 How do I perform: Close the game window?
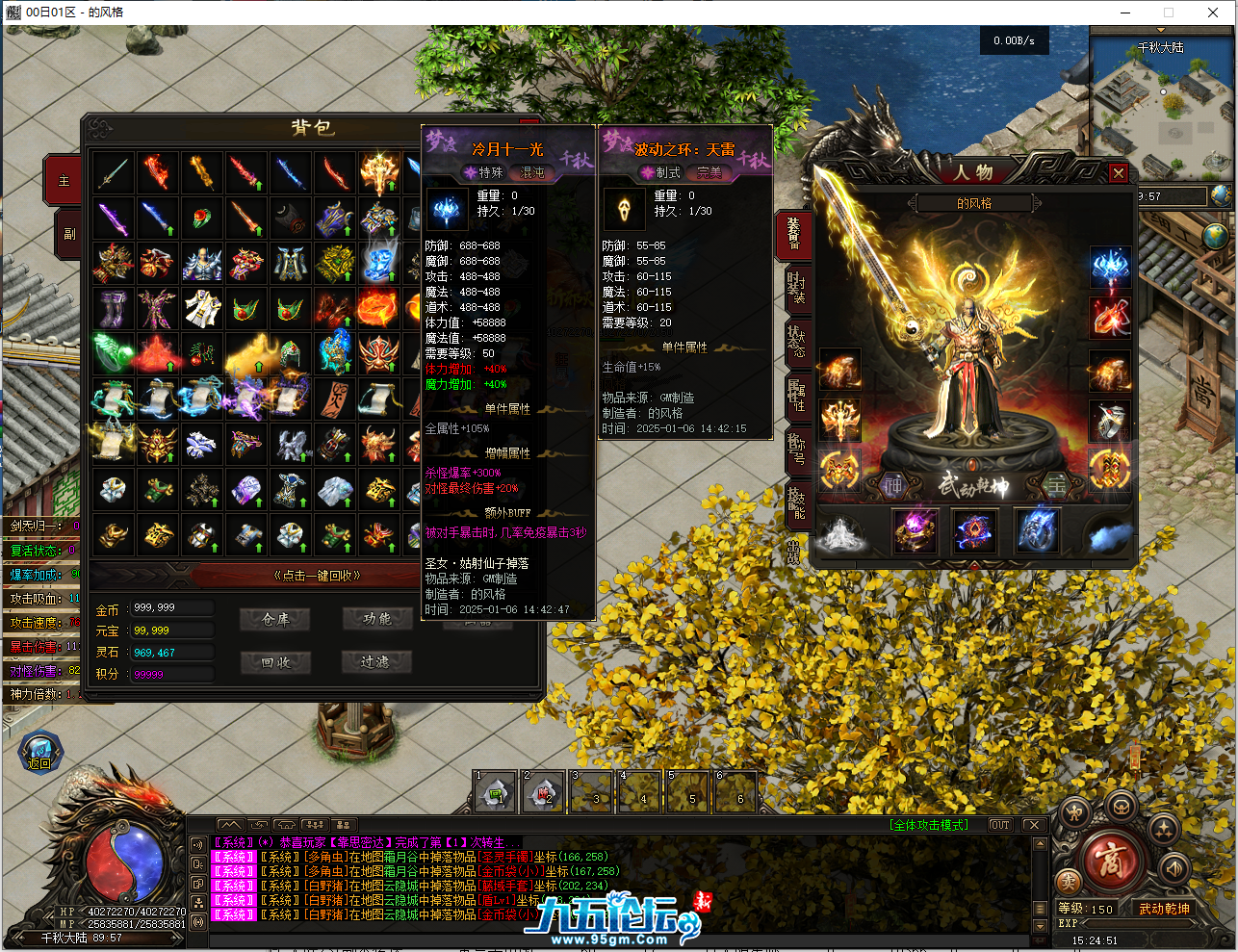point(1213,13)
